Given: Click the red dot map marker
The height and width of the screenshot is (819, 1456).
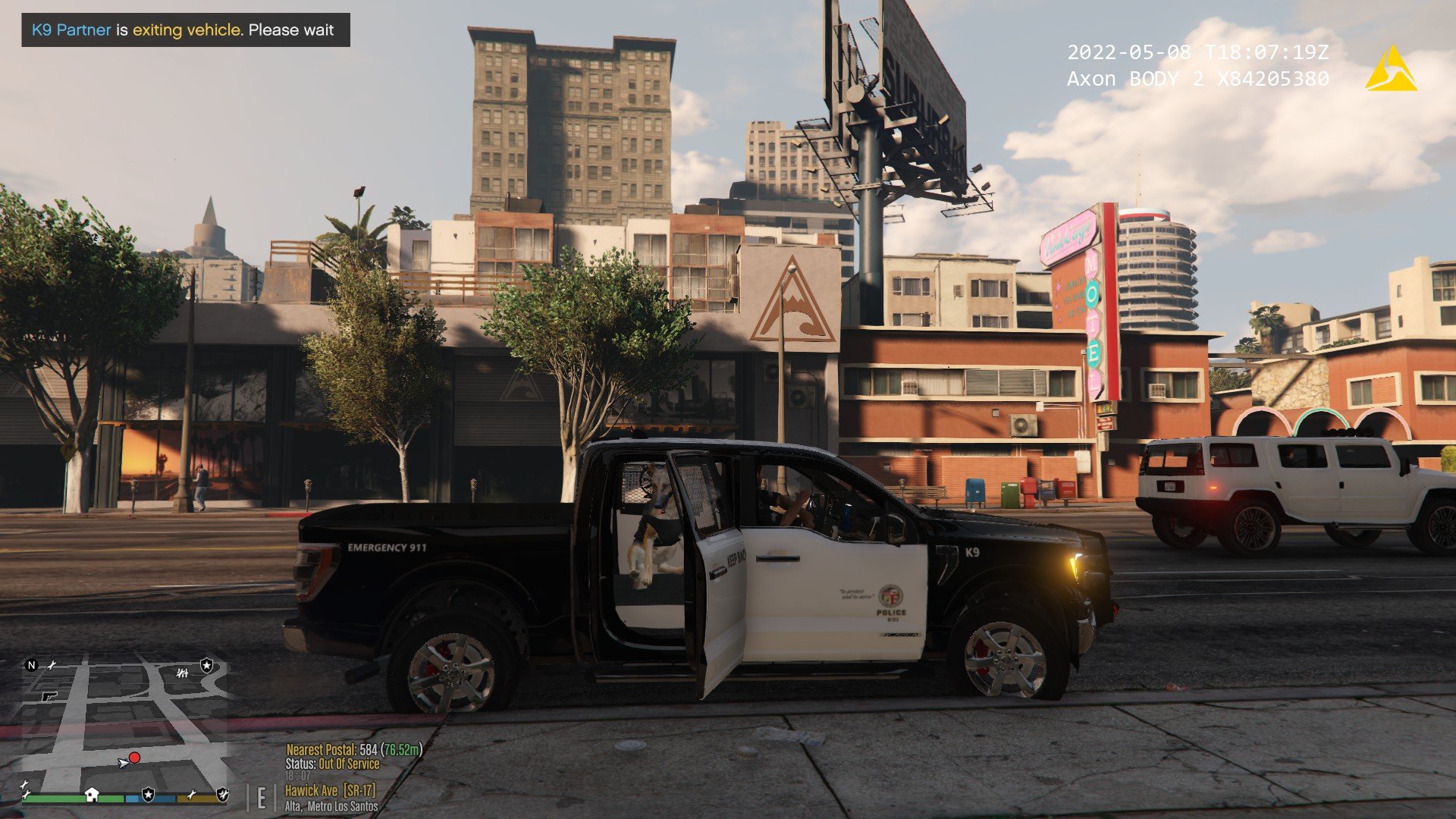Looking at the screenshot, I should 134,758.
